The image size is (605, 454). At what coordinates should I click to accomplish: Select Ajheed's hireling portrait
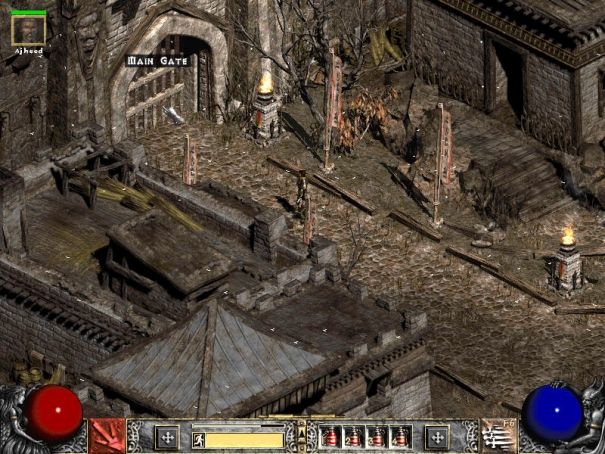[x=27, y=30]
